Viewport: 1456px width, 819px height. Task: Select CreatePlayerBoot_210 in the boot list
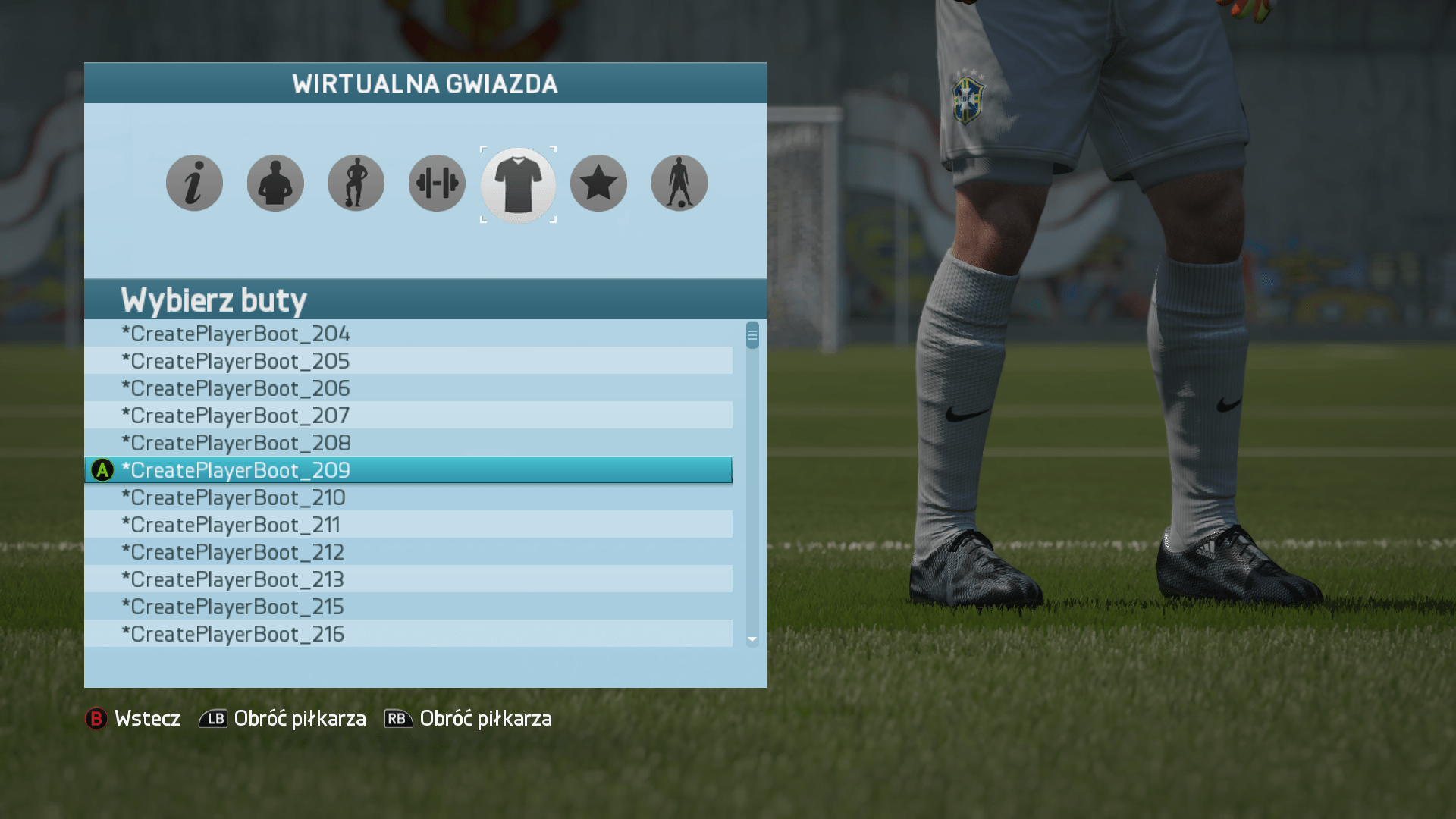click(x=408, y=497)
